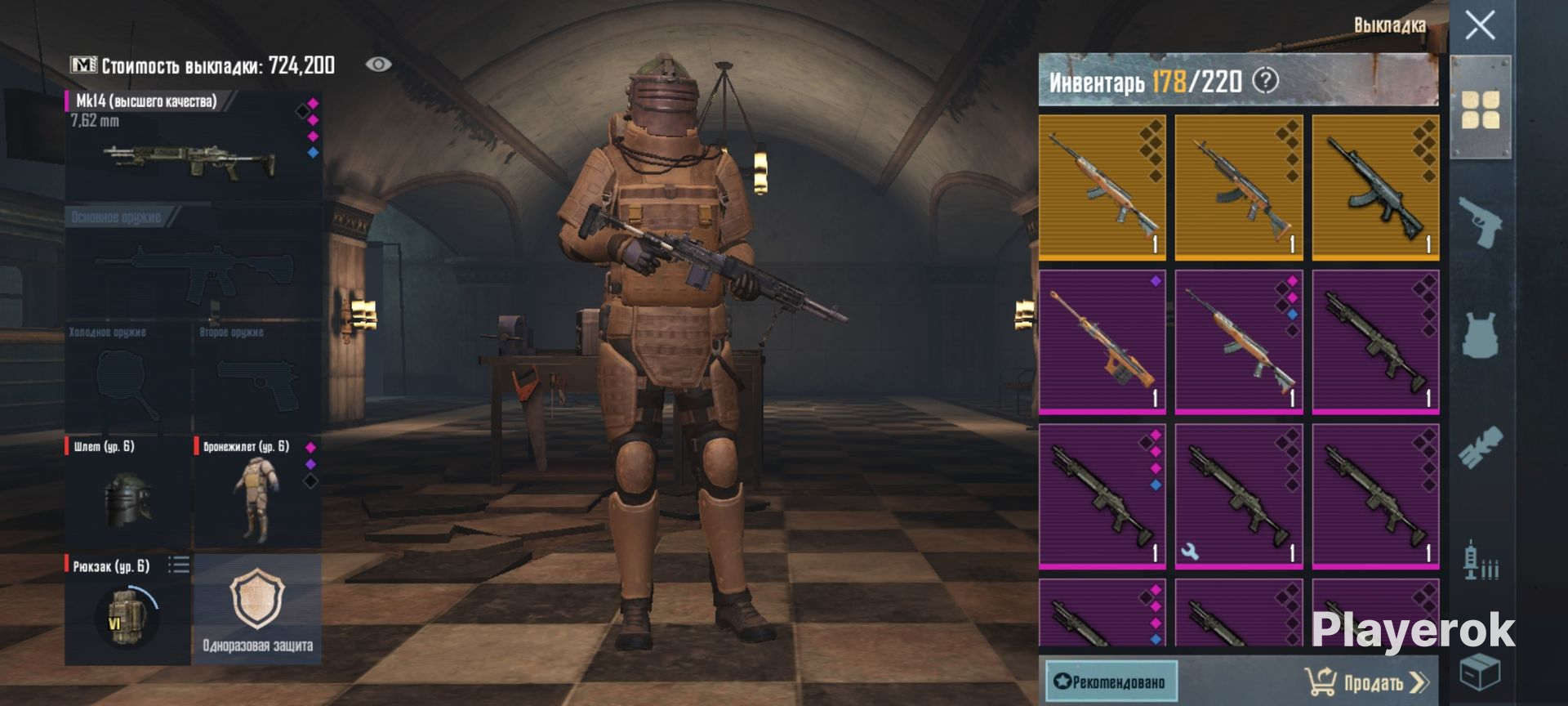Show inventory capacity help question mark
The width and height of the screenshot is (1568, 706).
point(1265,81)
